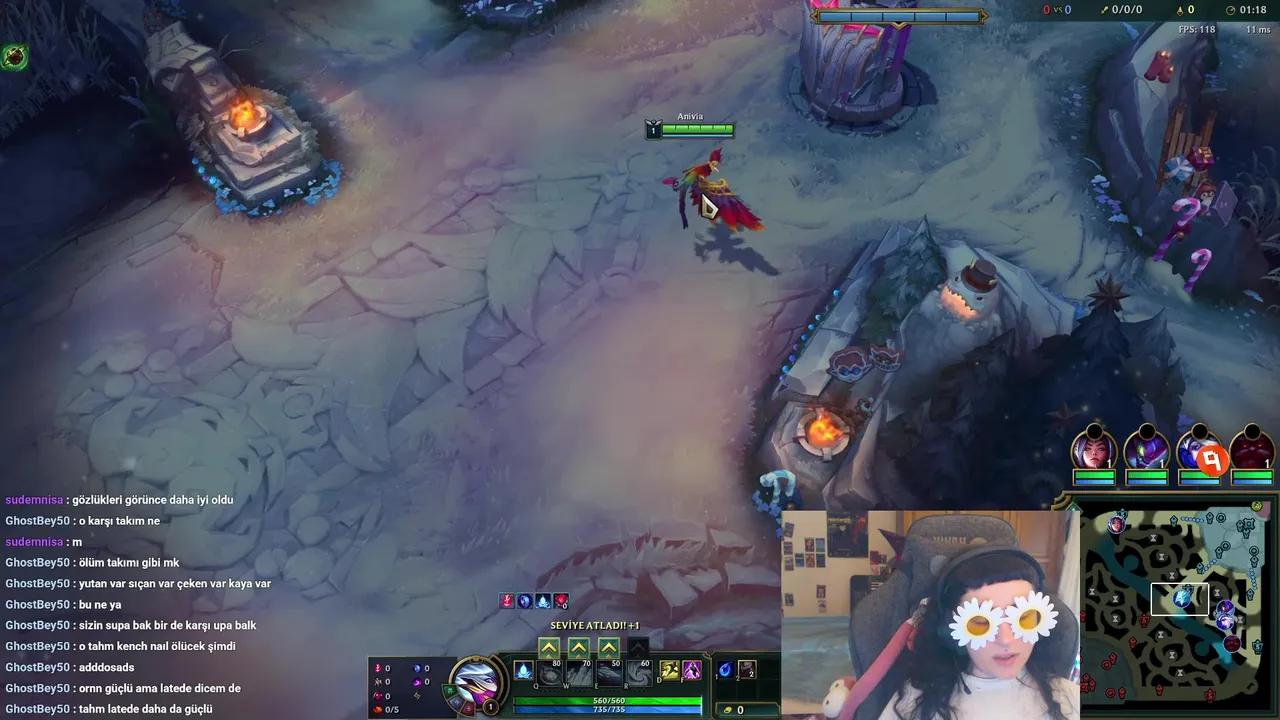The height and width of the screenshot is (720, 1280).
Task: Click the purple summoner spell in slot F
Action: 690,670
